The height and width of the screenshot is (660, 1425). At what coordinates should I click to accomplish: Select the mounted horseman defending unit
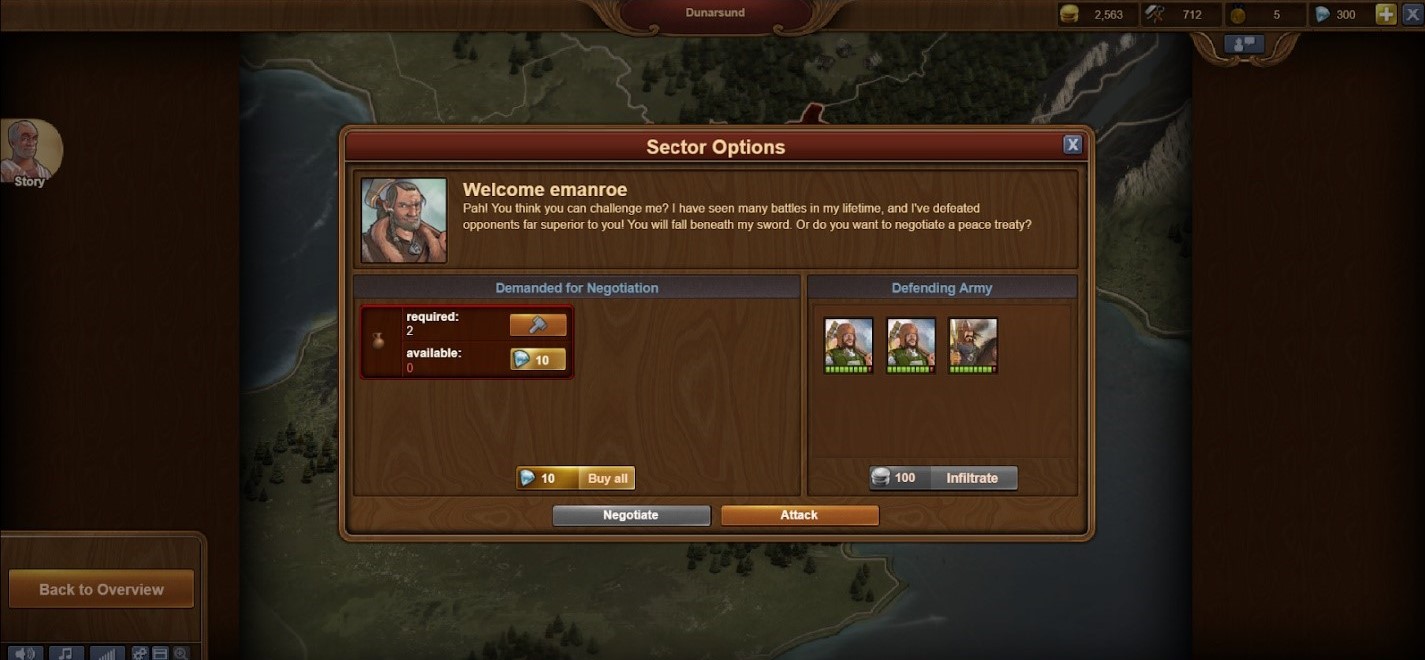coord(973,345)
